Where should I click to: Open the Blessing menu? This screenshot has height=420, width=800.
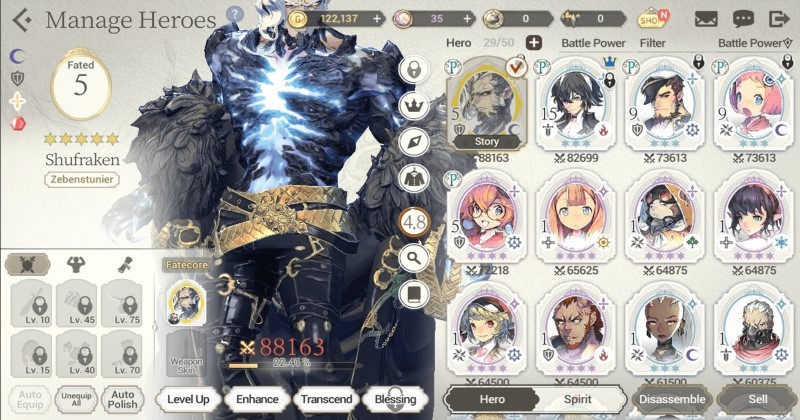click(x=394, y=399)
